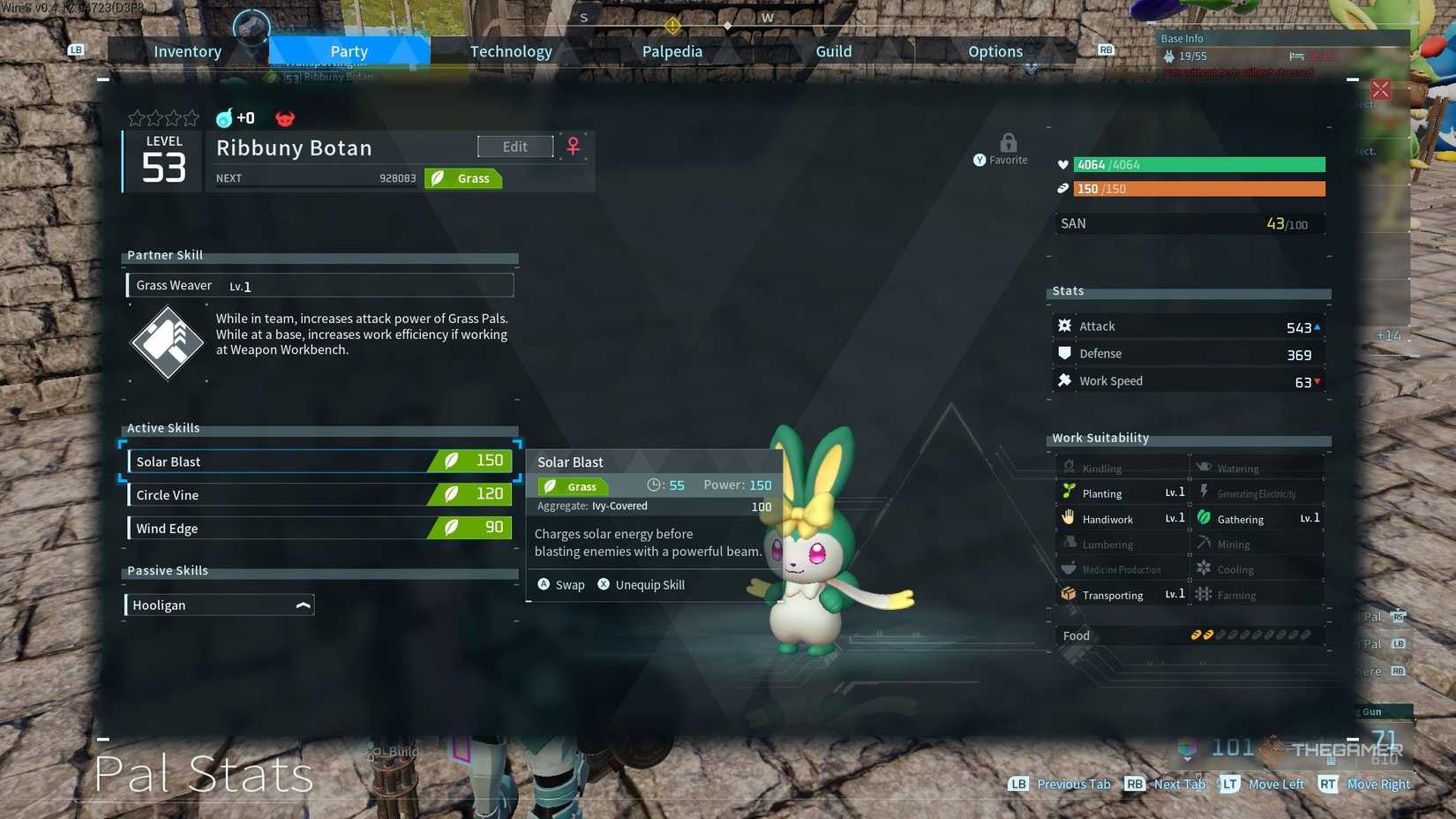Unequip the Solar Blast skill
Viewport: 1456px width, 819px height.
(x=641, y=584)
